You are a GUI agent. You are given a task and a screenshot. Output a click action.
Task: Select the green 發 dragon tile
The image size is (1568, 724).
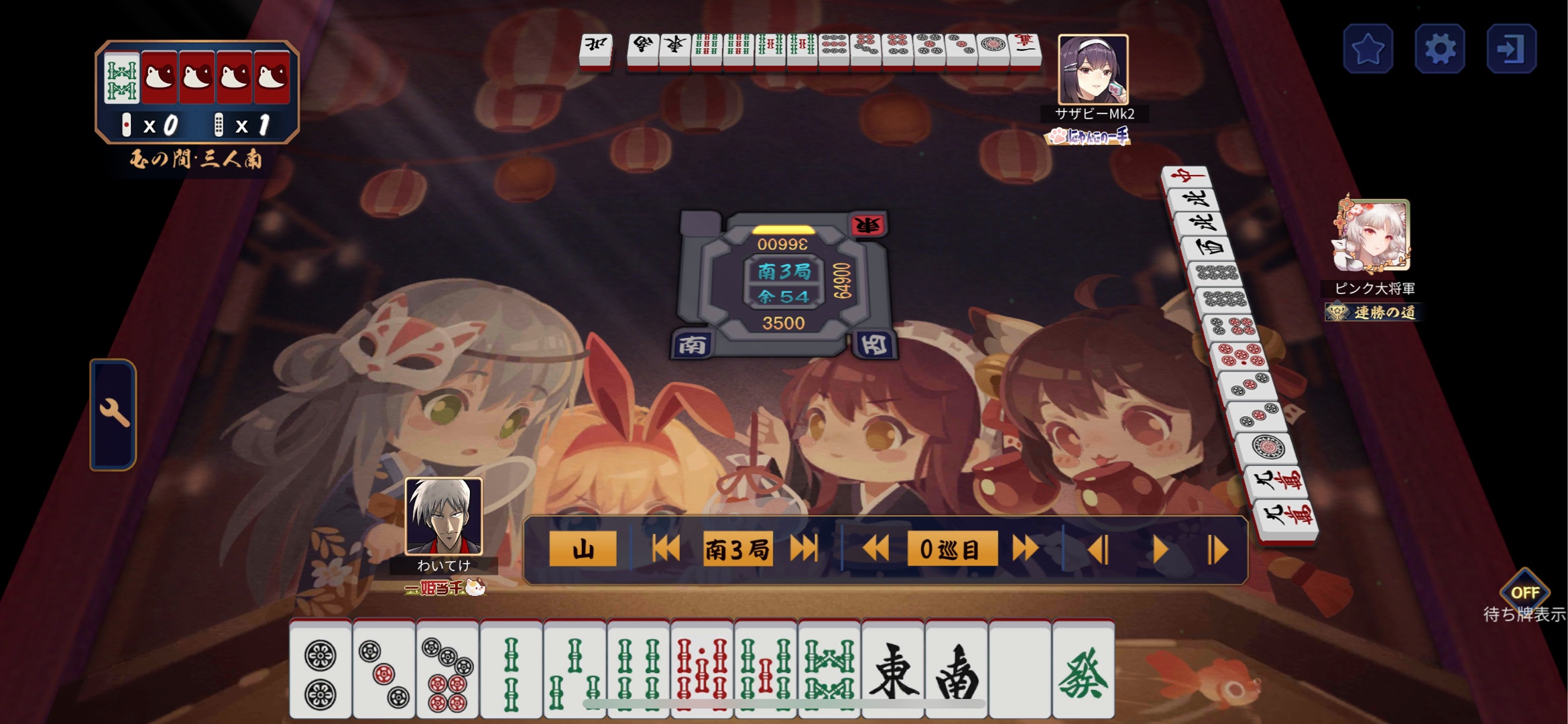point(1083,670)
